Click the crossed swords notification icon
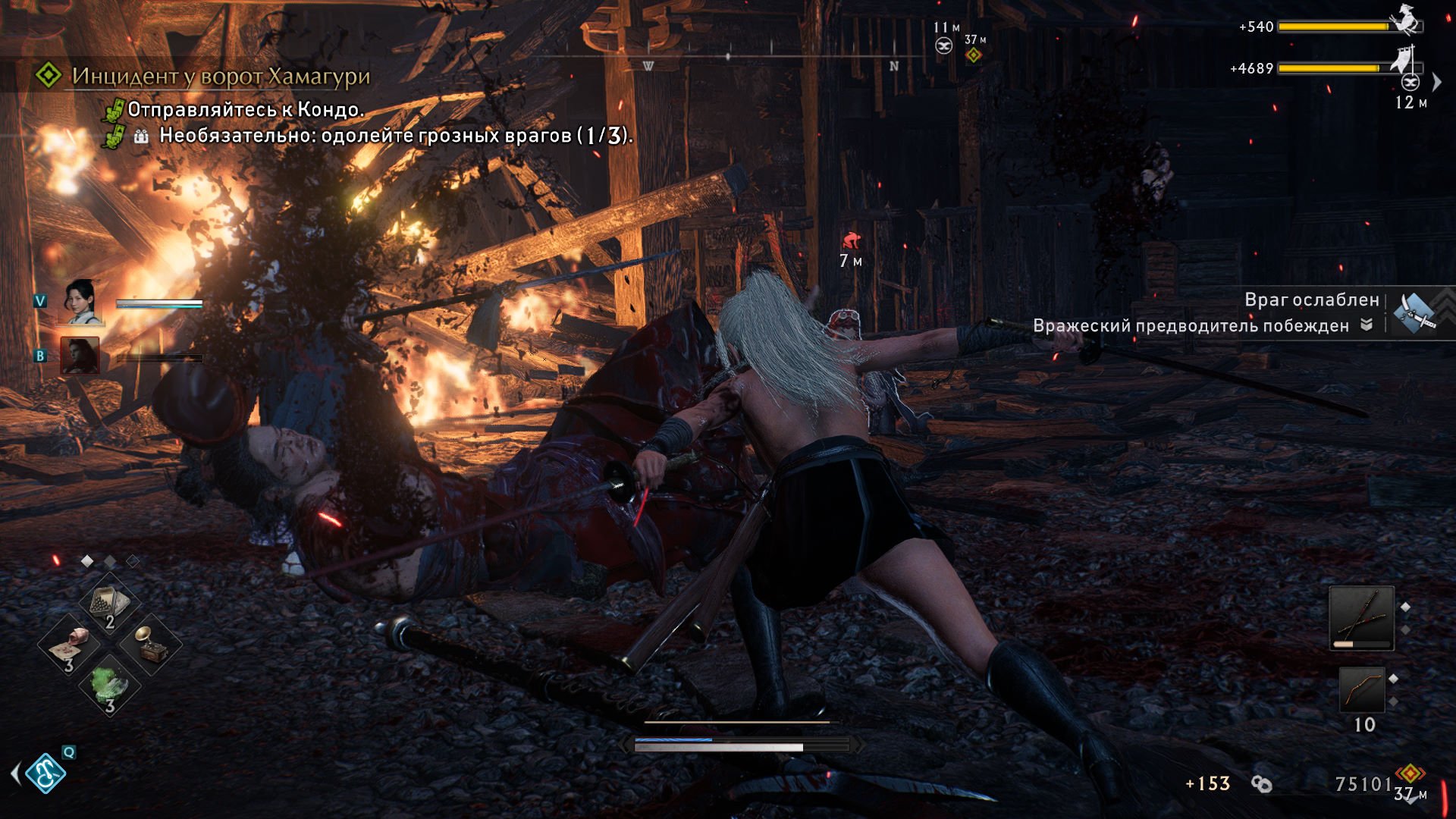1456x819 pixels. coord(1415,312)
